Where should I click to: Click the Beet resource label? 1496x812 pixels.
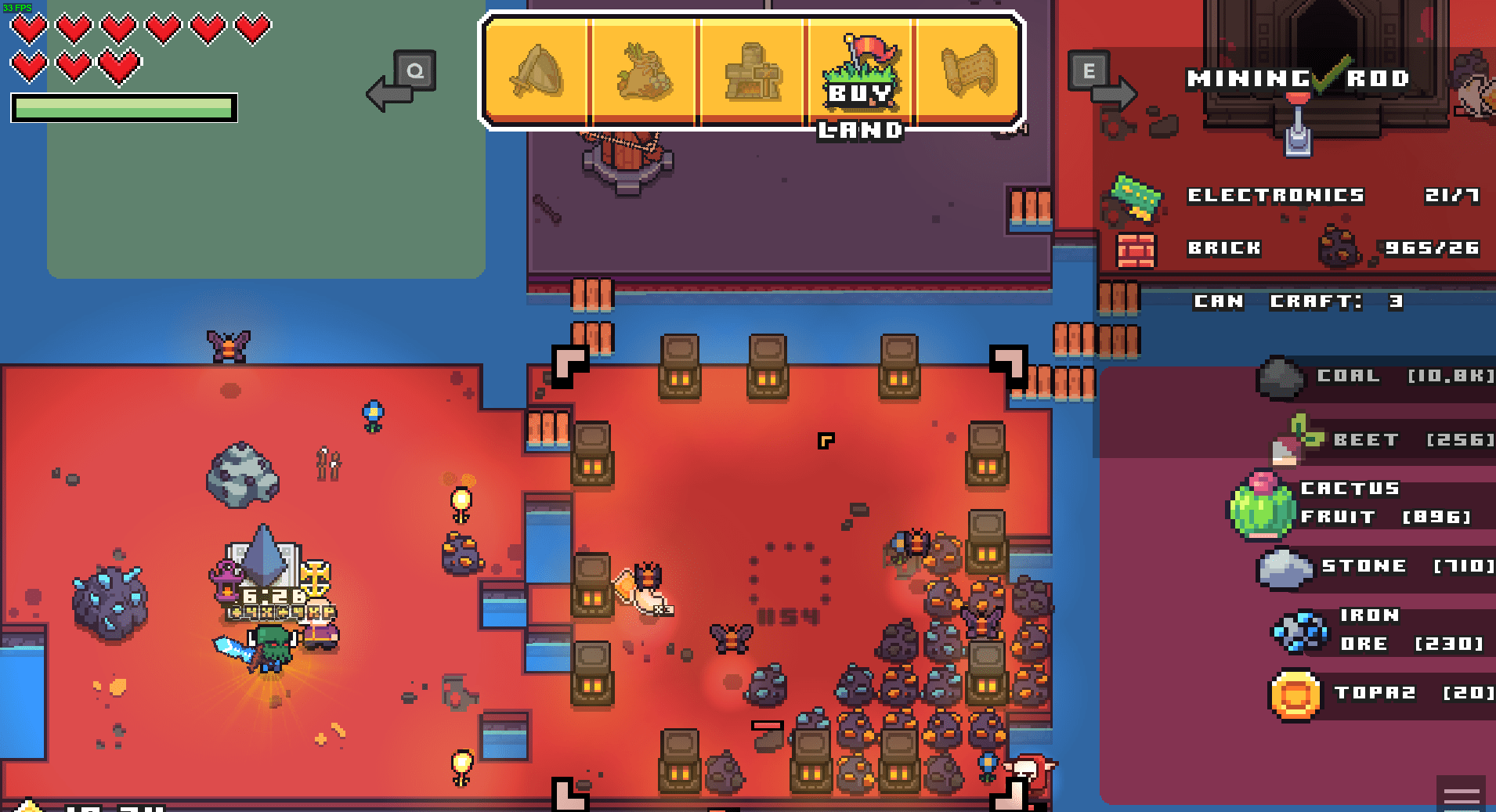(1367, 439)
